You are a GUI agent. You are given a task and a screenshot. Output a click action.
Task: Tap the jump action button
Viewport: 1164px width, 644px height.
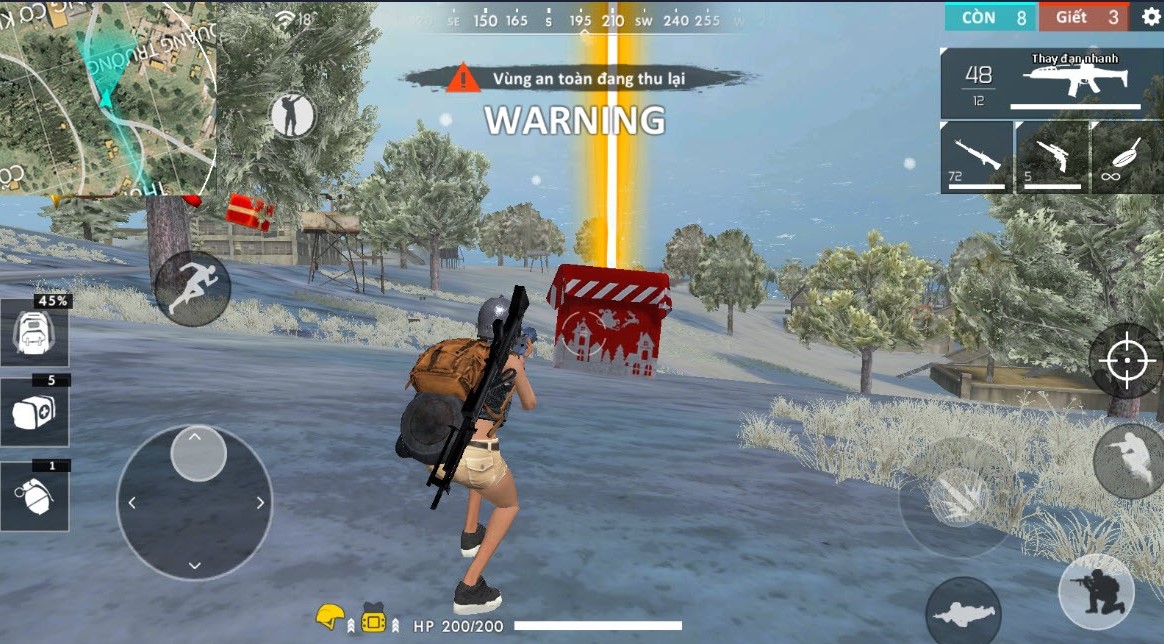pyautogui.click(x=1129, y=461)
